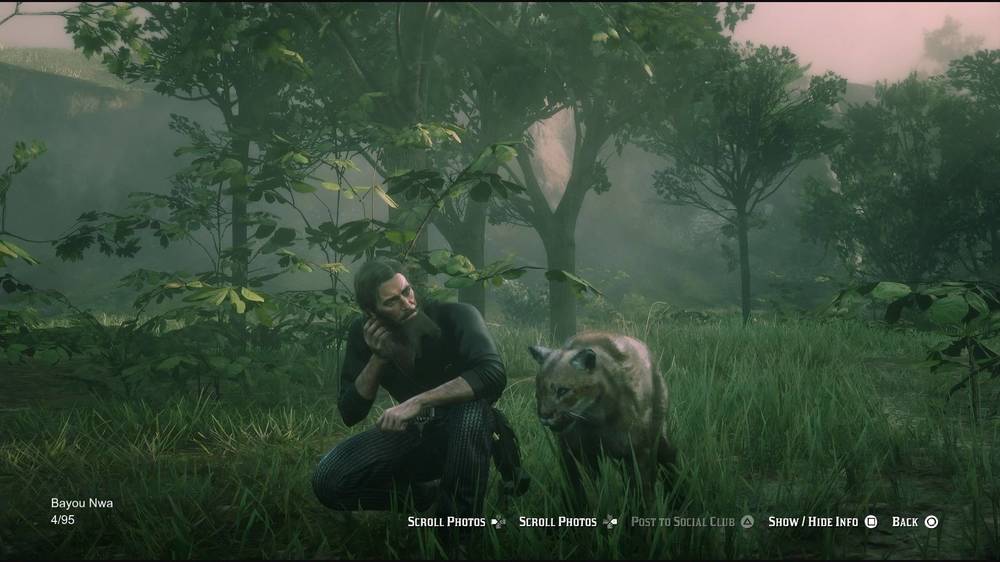This screenshot has height=562, width=1000.
Task: Toggle the Show / Hide Info option
Action: [x=821, y=522]
